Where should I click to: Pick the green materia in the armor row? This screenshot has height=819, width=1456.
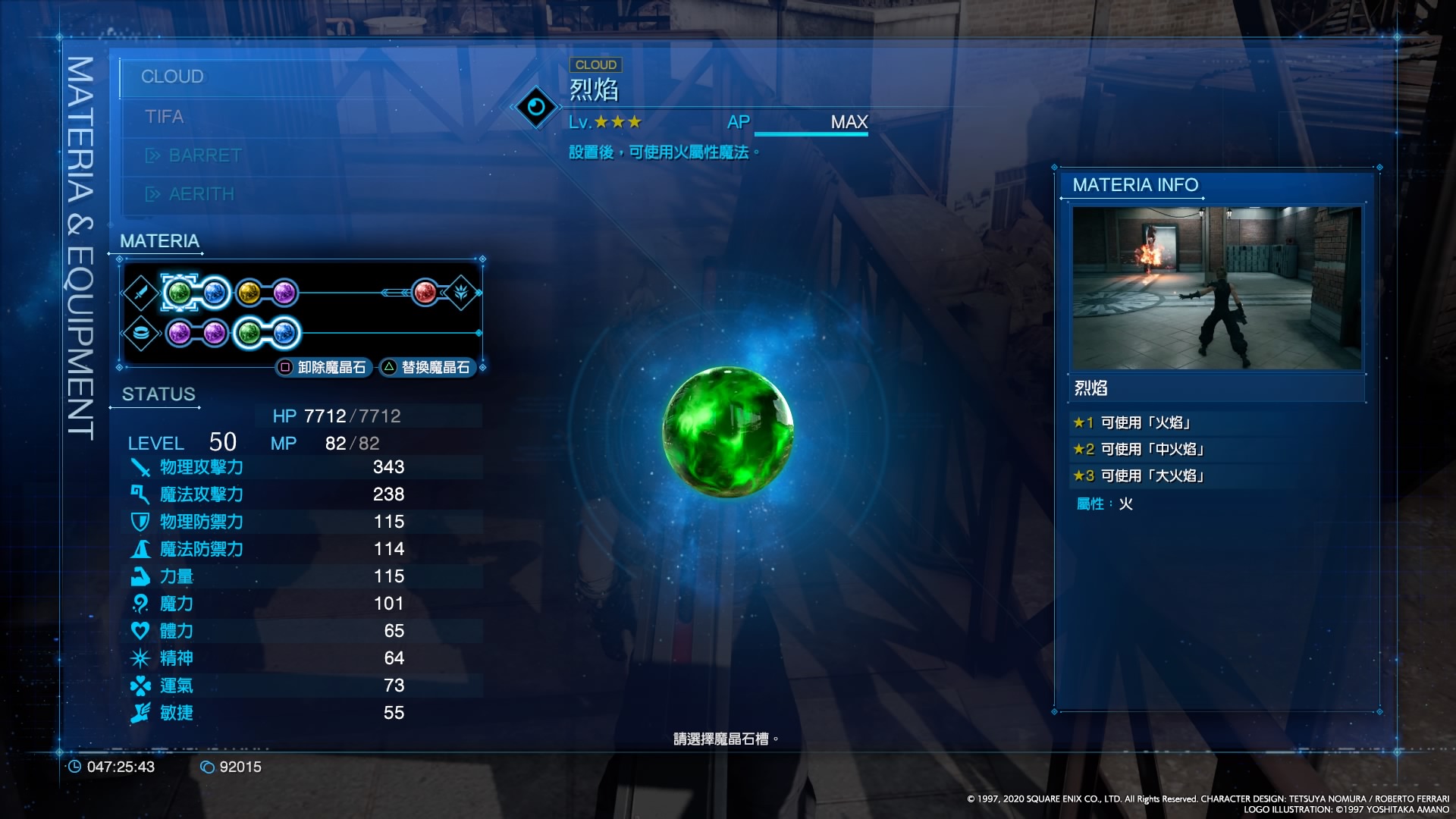tap(249, 333)
